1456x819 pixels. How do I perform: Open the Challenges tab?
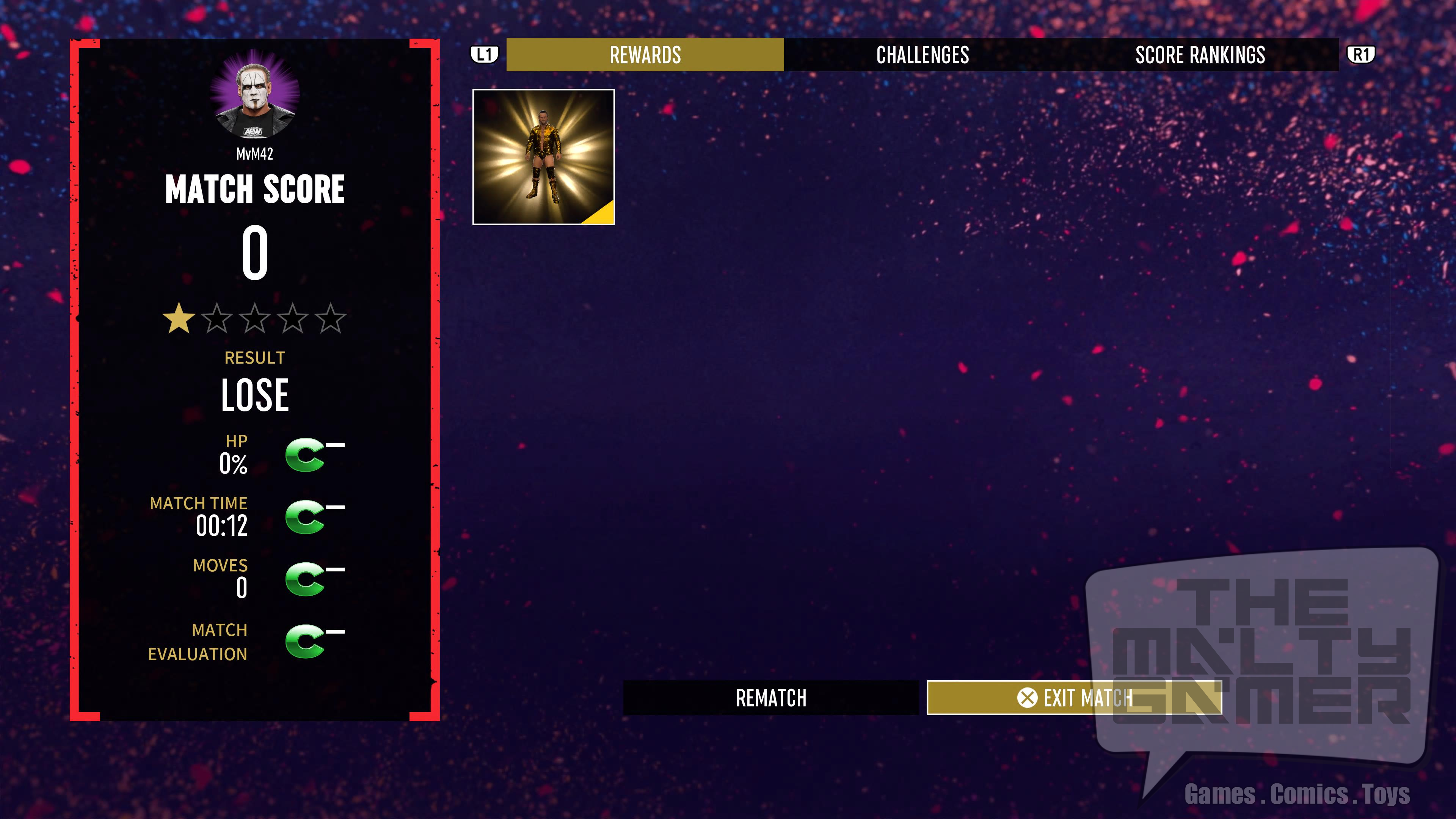point(923,55)
